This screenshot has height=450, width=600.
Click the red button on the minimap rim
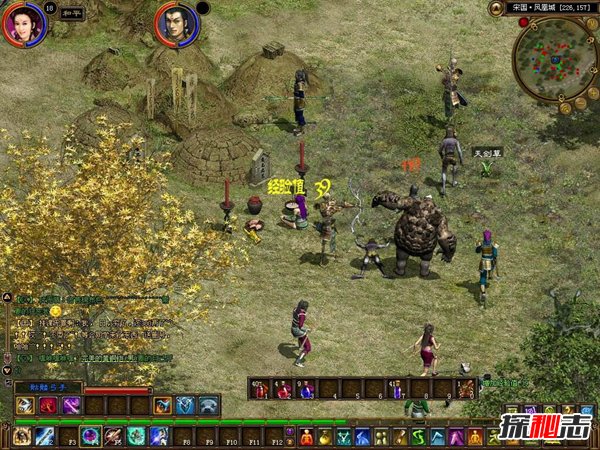(x=523, y=22)
